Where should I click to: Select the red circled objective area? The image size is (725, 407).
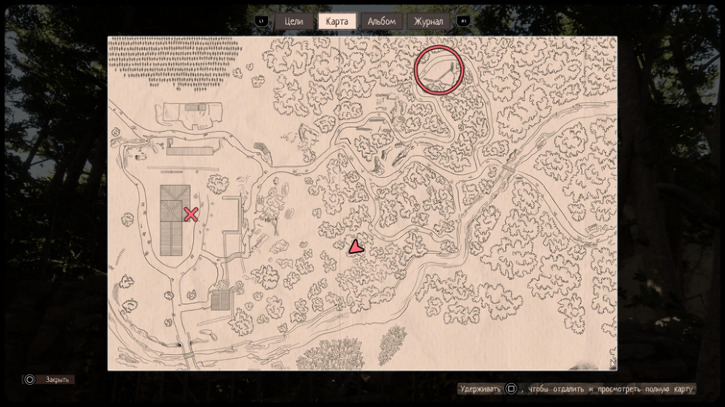click(439, 69)
